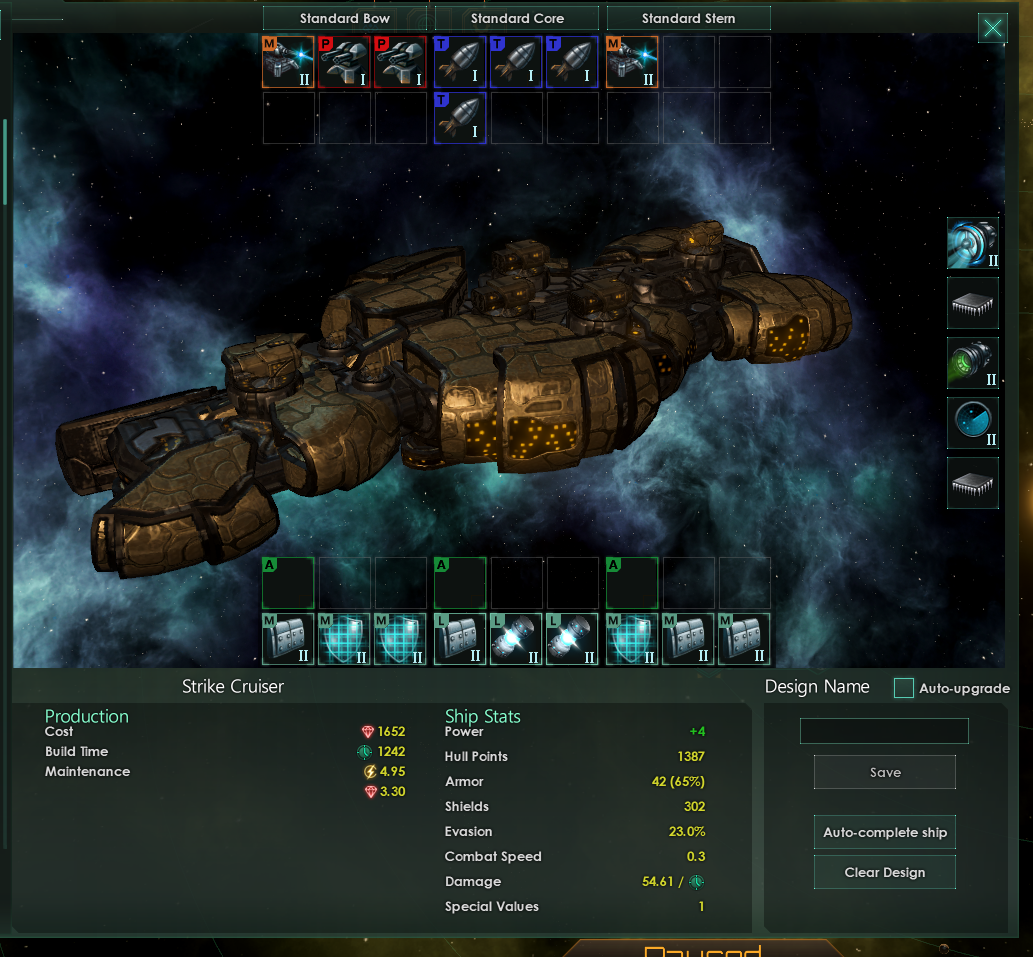Close the ship designer window
Image resolution: width=1033 pixels, height=957 pixels.
992,28
